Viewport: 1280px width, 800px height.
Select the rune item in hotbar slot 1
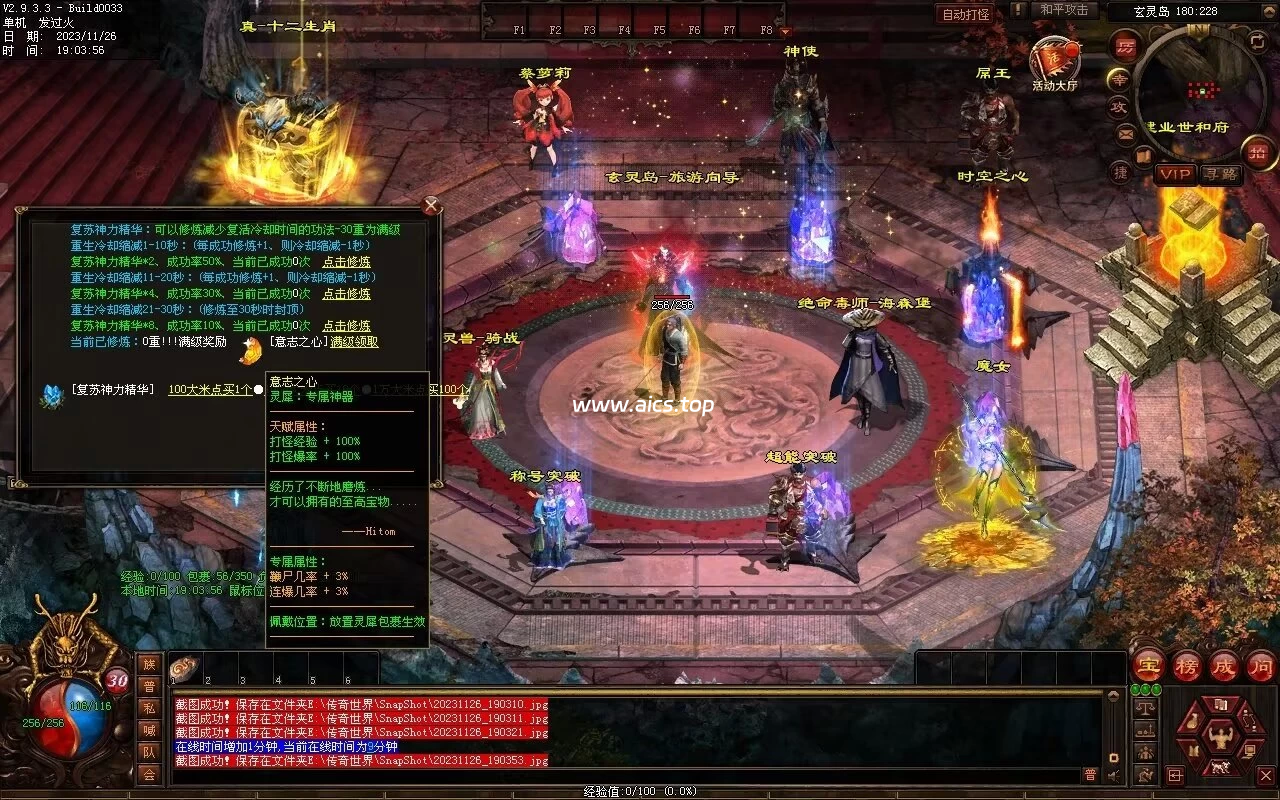pyautogui.click(x=185, y=668)
